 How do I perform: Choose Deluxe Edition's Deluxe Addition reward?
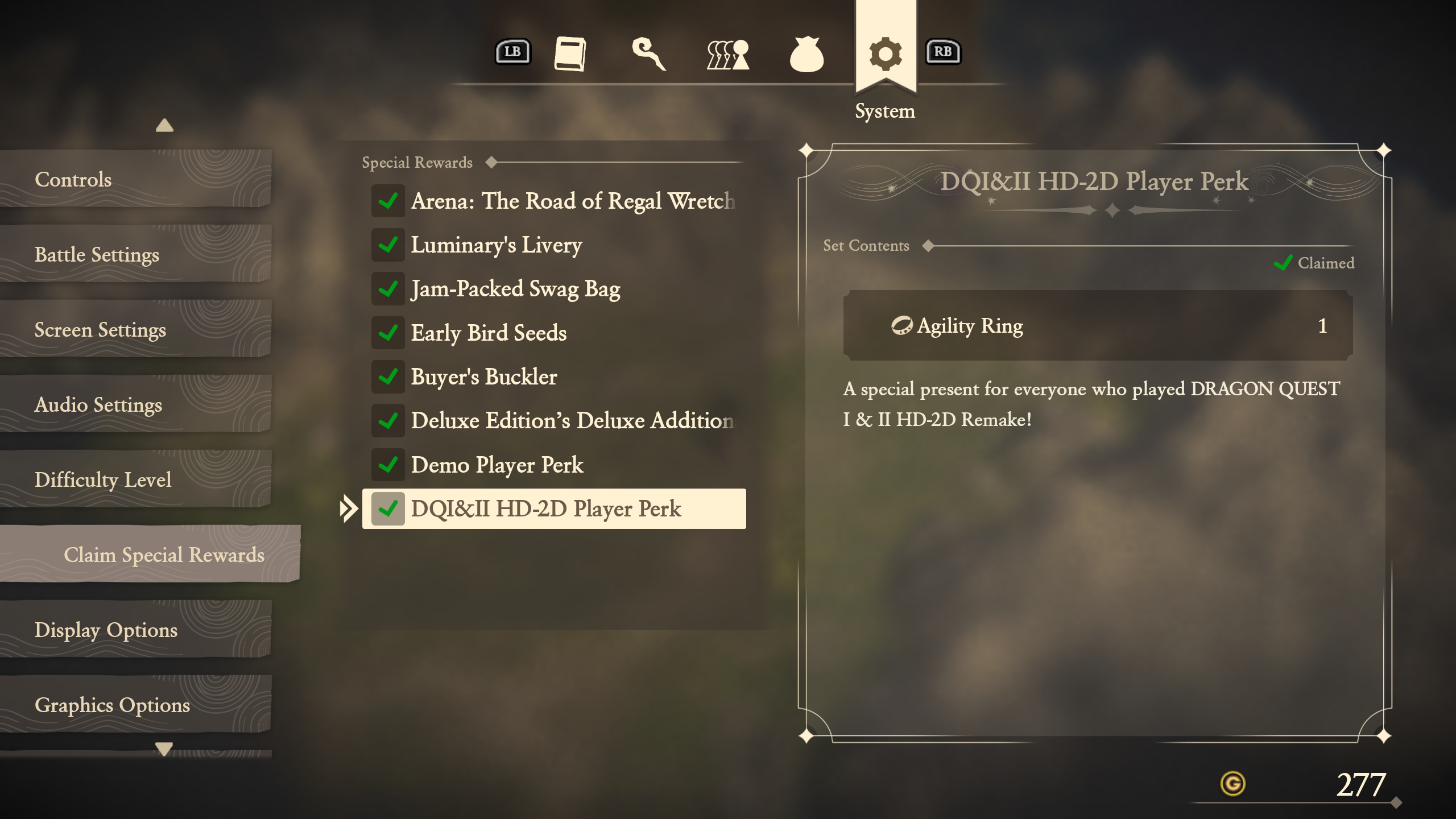pyautogui.click(x=554, y=421)
